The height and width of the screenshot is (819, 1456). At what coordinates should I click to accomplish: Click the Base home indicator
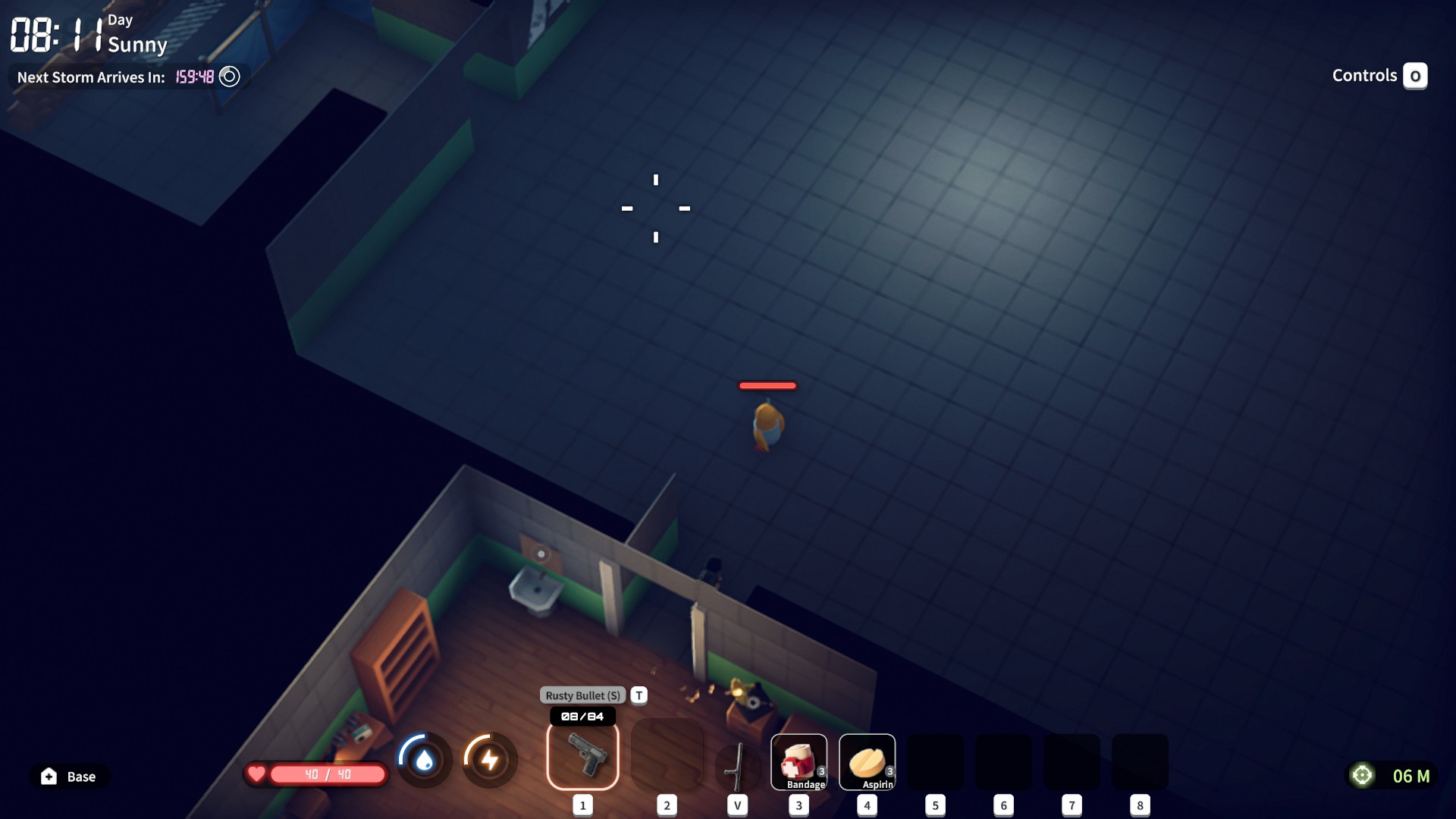69,777
